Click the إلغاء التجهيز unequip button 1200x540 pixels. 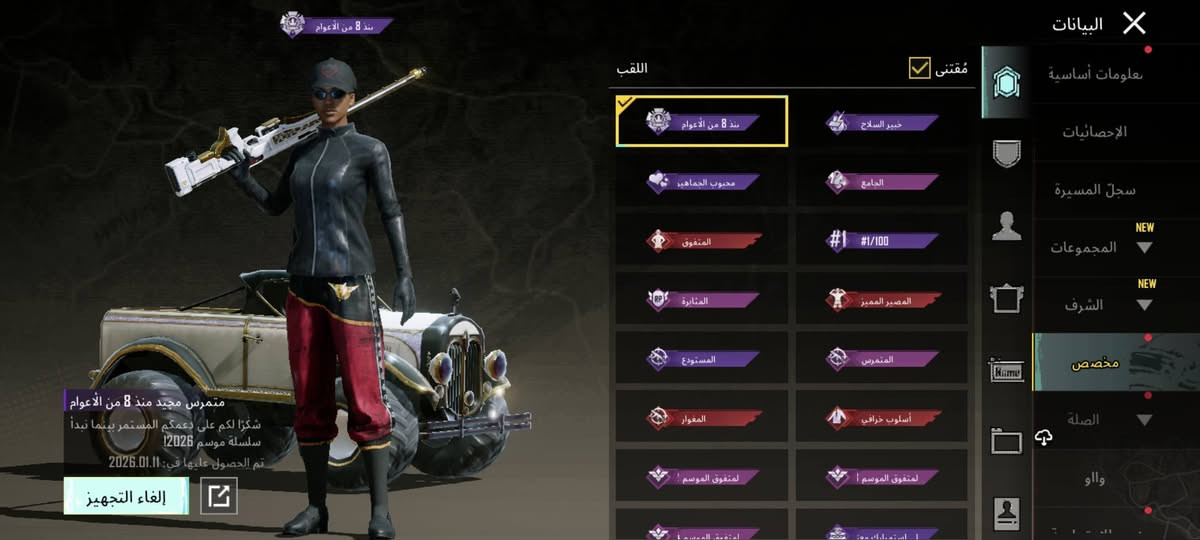[x=126, y=496]
